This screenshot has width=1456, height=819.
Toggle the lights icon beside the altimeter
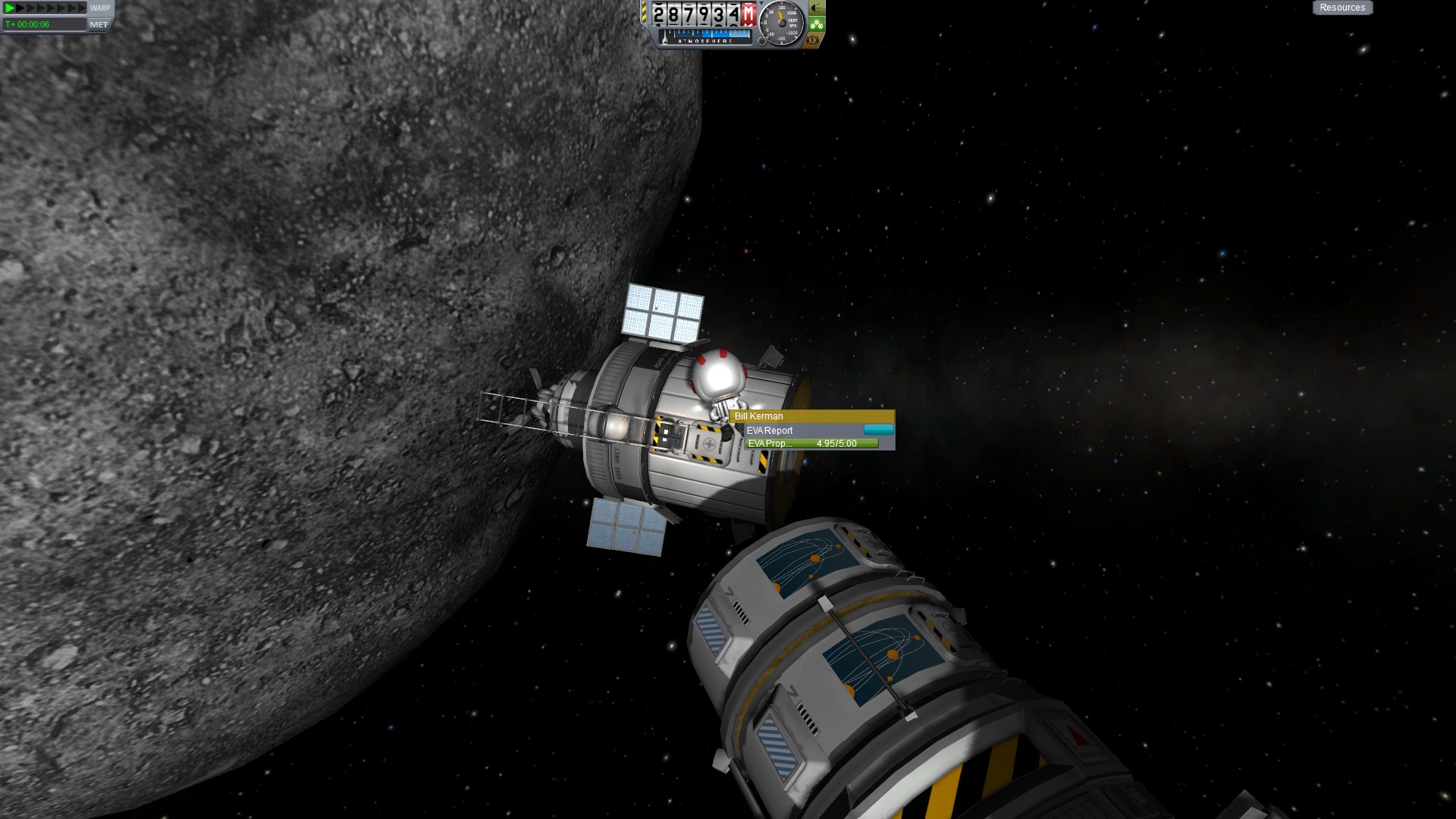pos(816,8)
